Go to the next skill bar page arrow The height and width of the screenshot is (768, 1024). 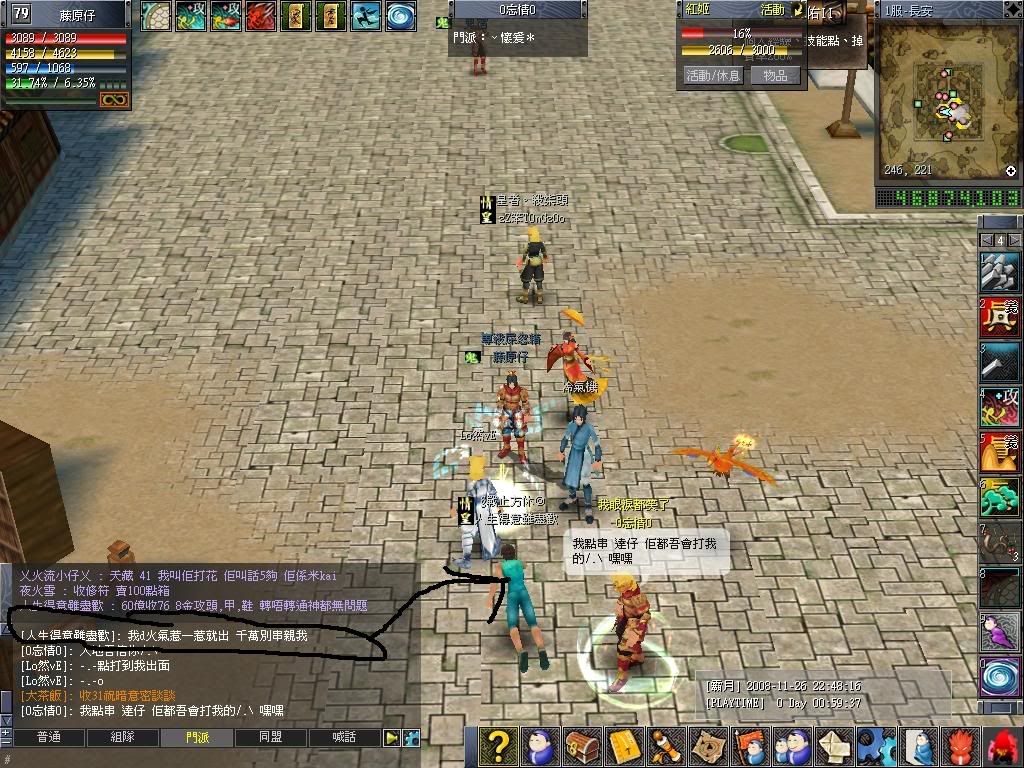coord(1014,240)
